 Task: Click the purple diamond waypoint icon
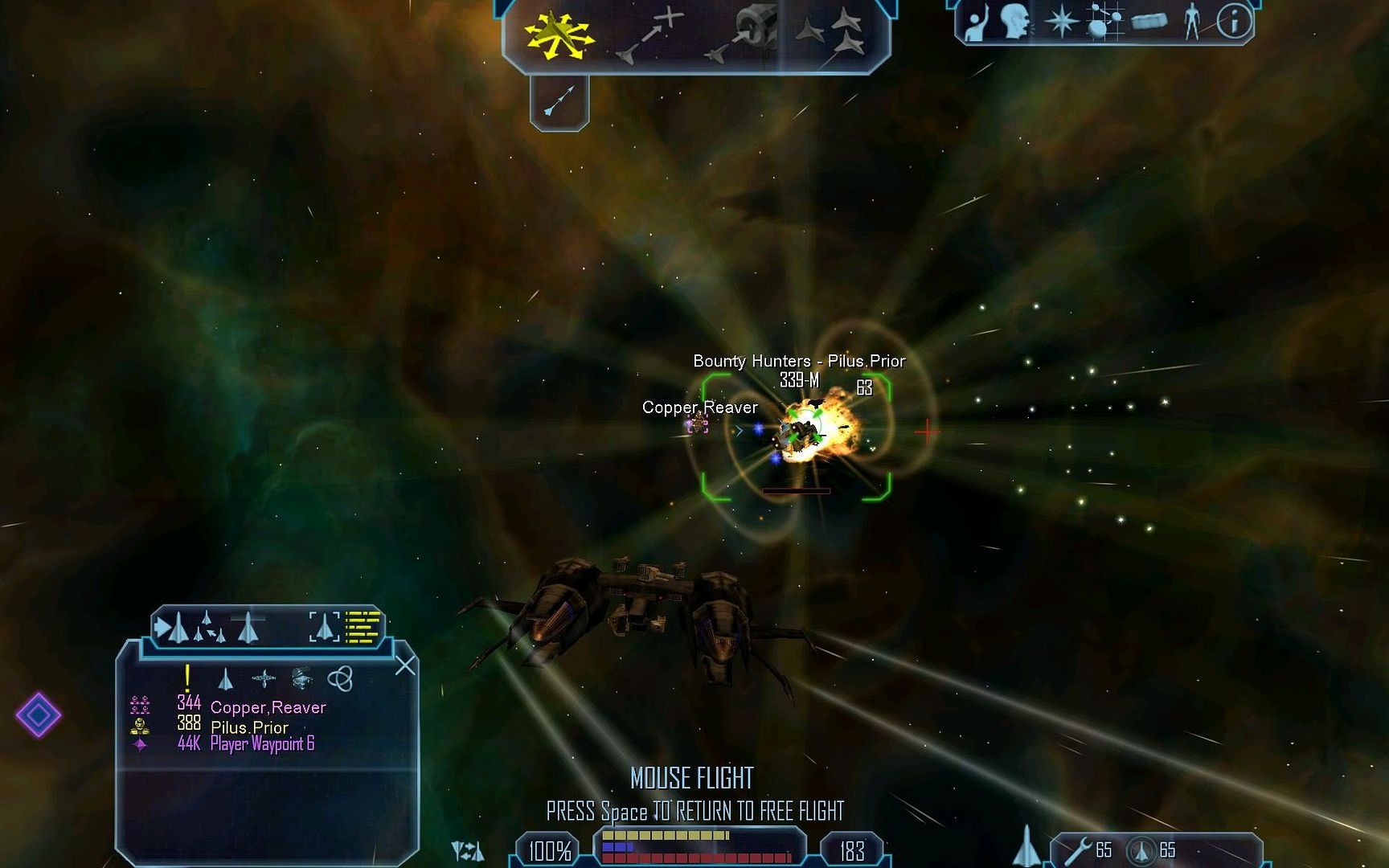pyautogui.click(x=38, y=714)
